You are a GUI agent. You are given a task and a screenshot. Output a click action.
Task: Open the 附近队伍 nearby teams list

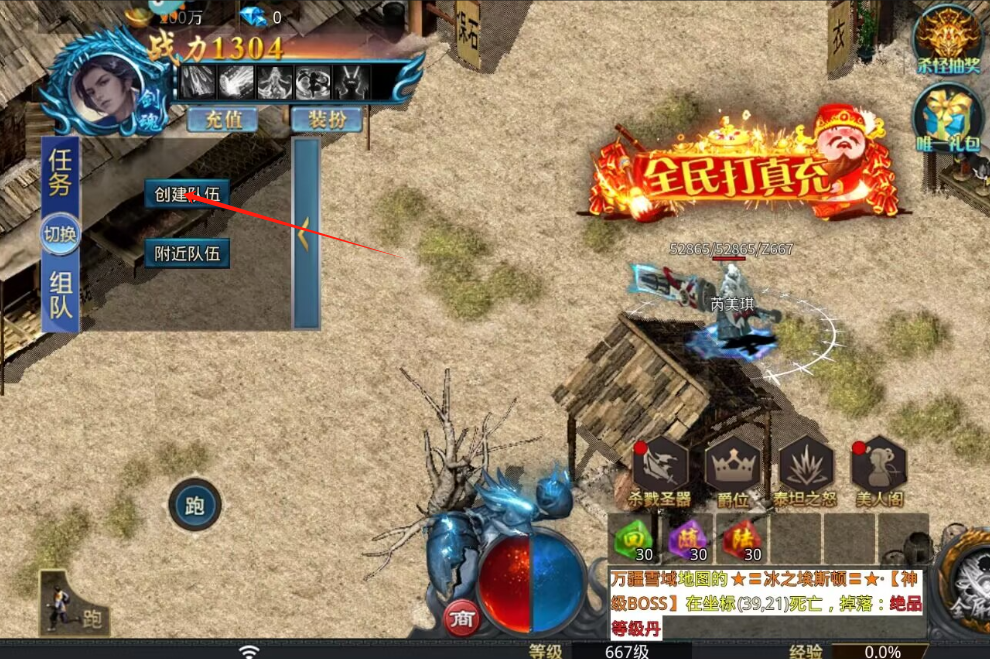187,253
